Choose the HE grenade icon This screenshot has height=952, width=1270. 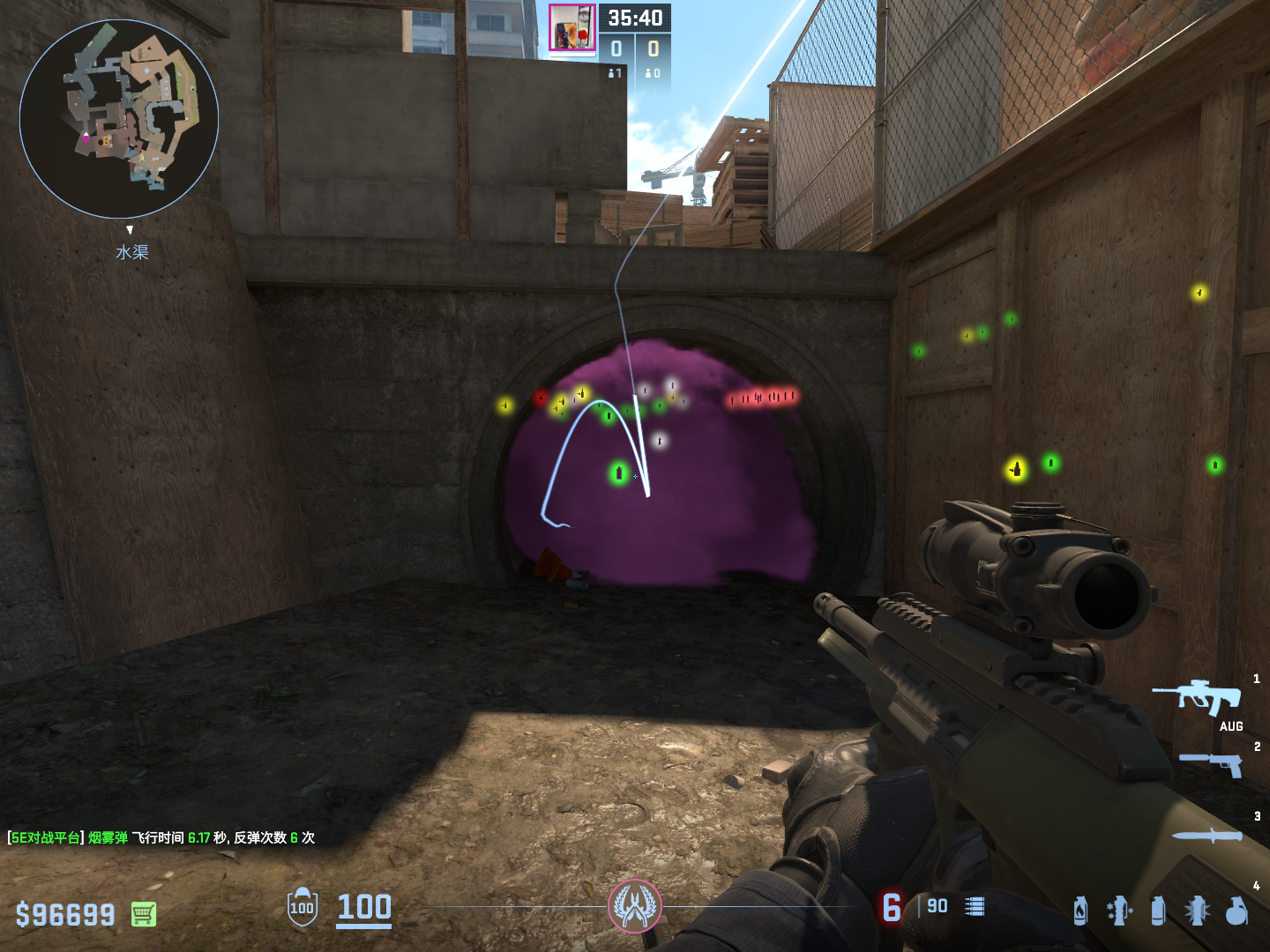1236,911
